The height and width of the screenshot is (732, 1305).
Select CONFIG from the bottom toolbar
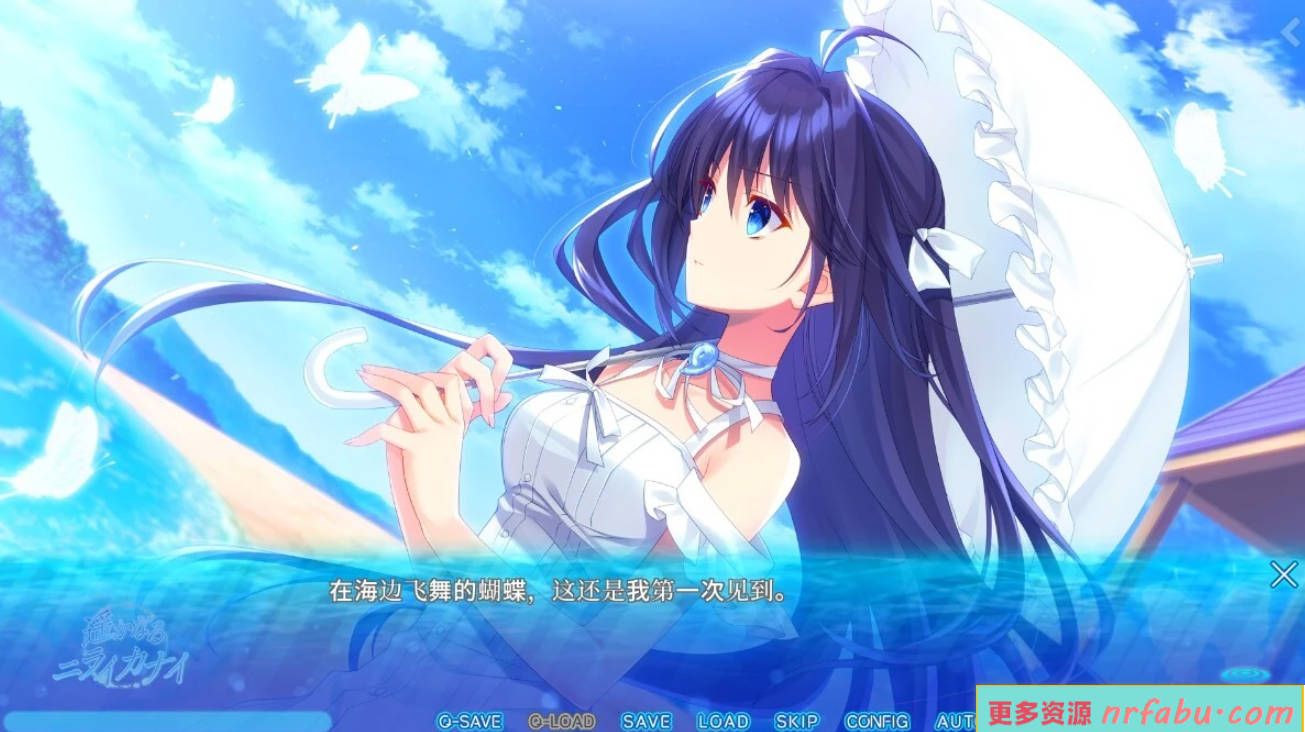coord(876,721)
